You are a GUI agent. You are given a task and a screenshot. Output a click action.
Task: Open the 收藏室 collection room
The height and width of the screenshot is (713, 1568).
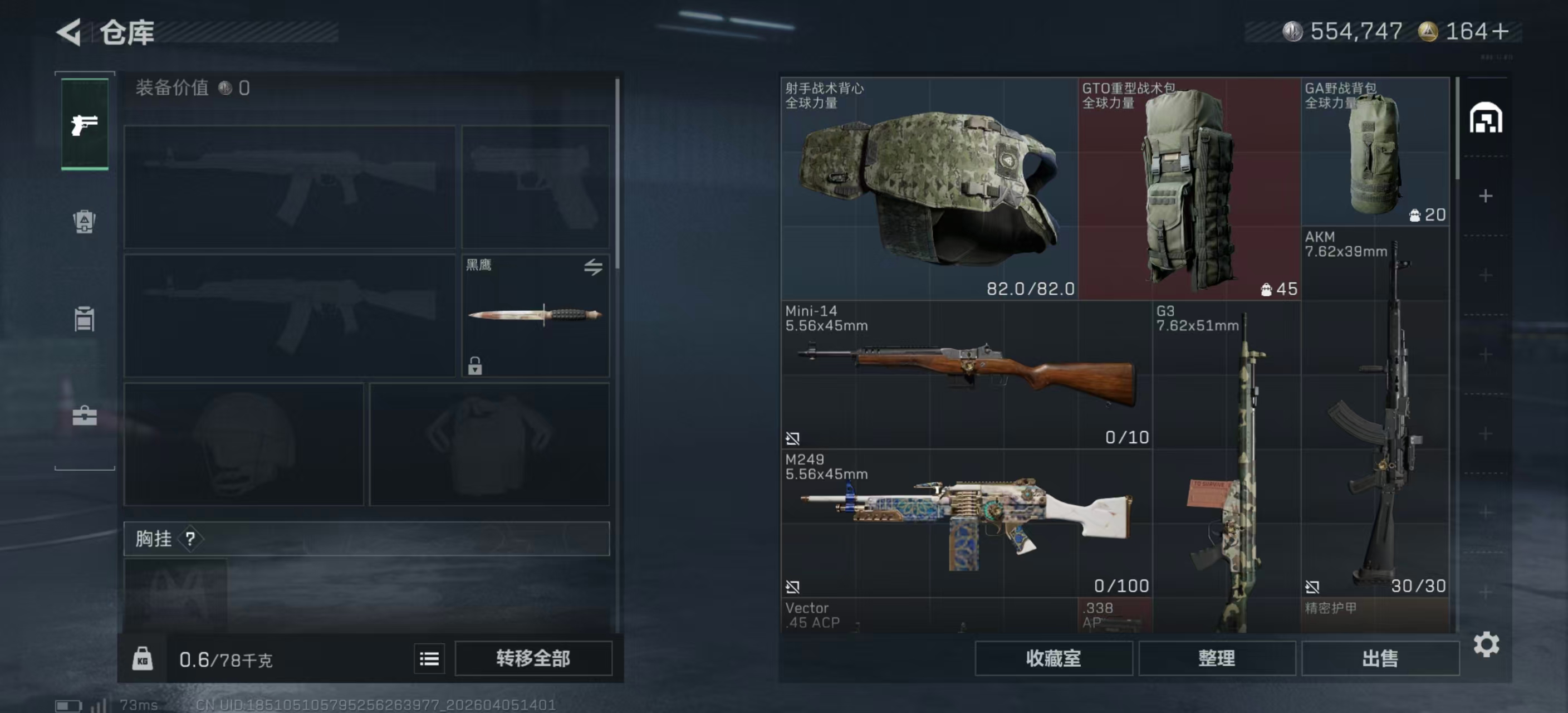point(1053,658)
